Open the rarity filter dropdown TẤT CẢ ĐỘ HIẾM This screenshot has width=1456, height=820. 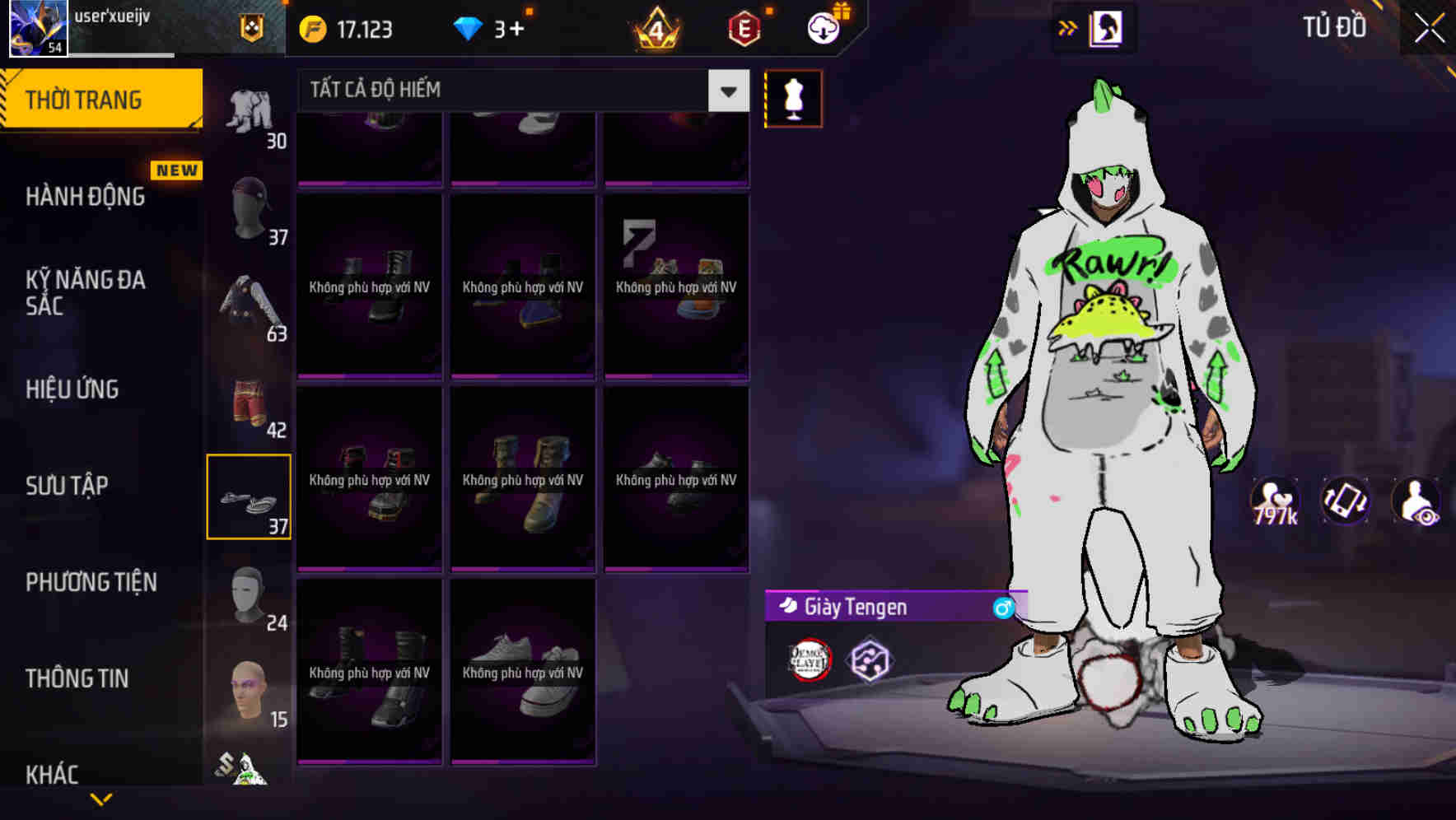click(511, 90)
